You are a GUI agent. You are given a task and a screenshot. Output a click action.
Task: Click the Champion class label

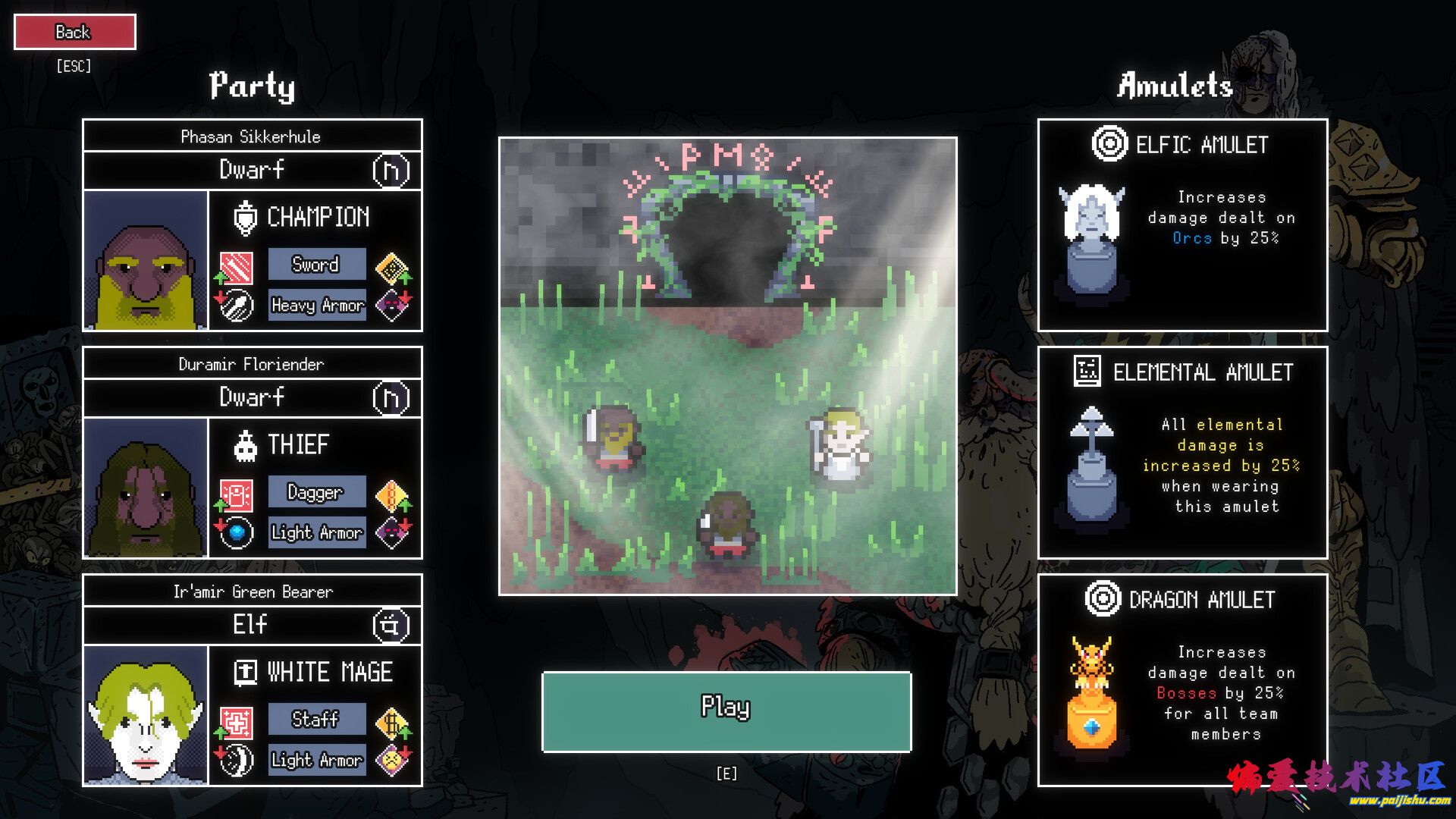[318, 217]
